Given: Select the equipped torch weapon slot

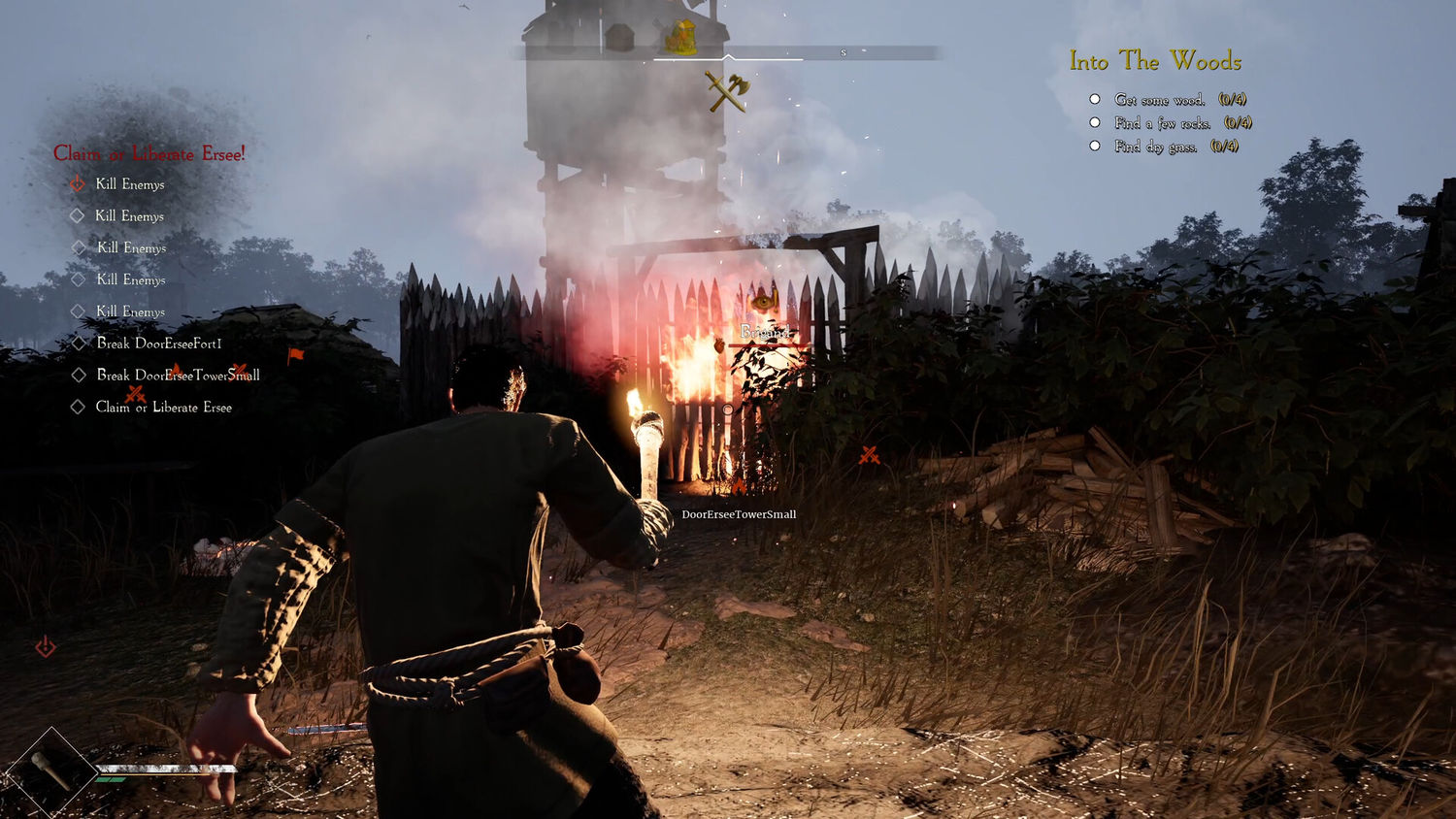Looking at the screenshot, I should coord(50,772).
